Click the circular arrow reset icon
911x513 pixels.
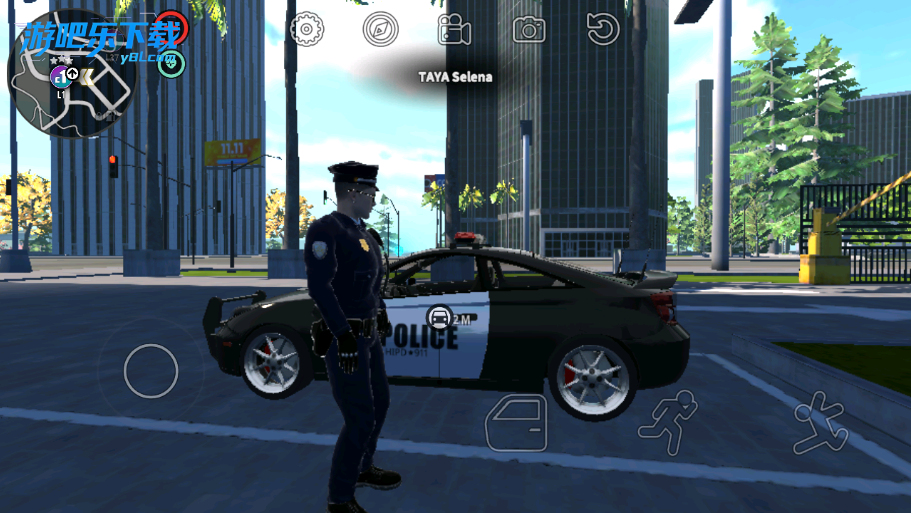602,30
